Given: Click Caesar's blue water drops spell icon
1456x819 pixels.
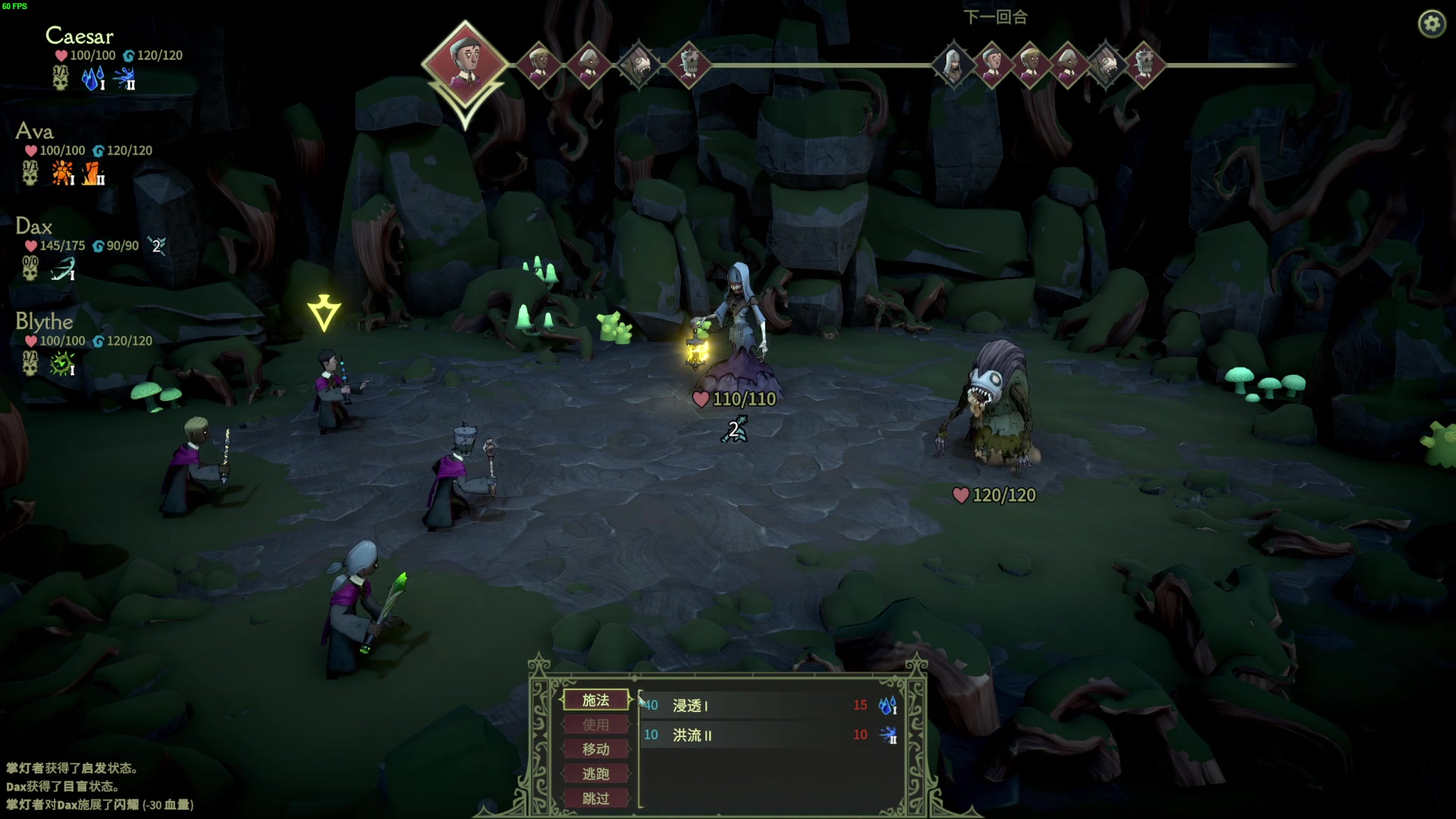Looking at the screenshot, I should pyautogui.click(x=93, y=78).
